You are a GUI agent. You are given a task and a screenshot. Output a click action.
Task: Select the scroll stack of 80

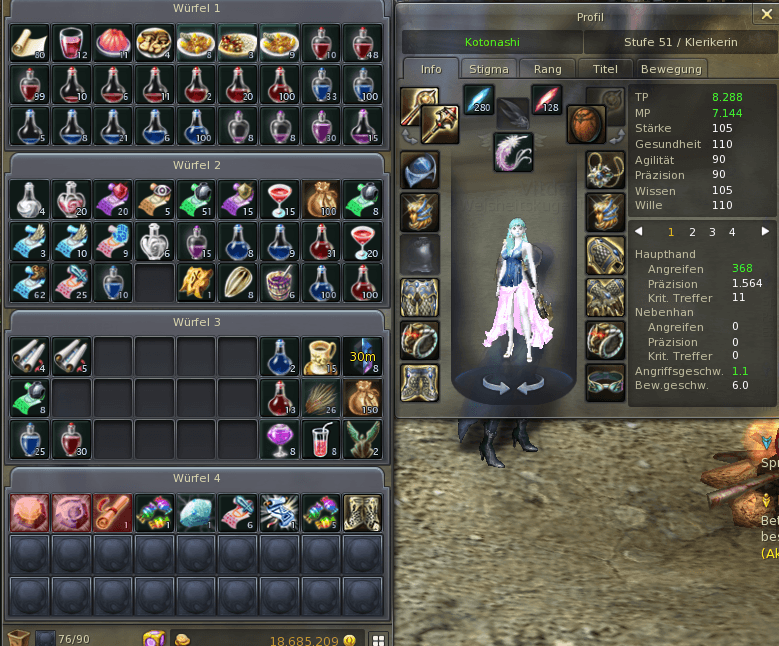coord(28,43)
